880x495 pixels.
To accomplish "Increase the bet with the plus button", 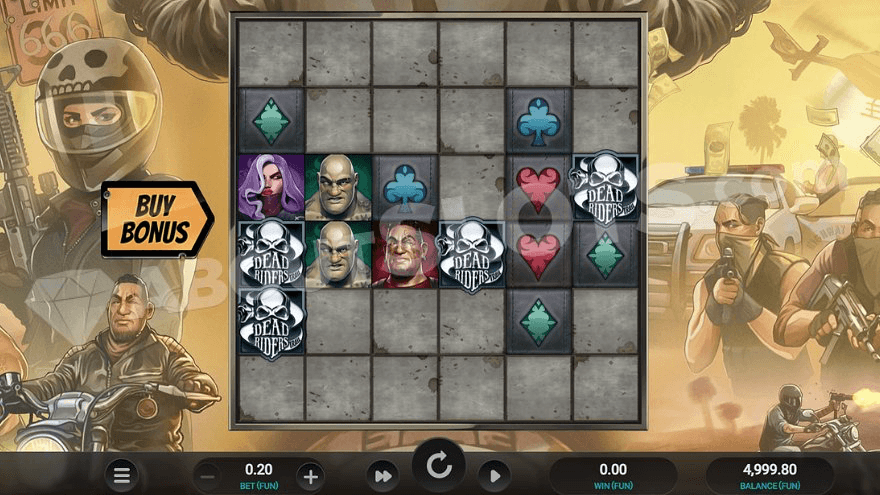I will [310, 476].
